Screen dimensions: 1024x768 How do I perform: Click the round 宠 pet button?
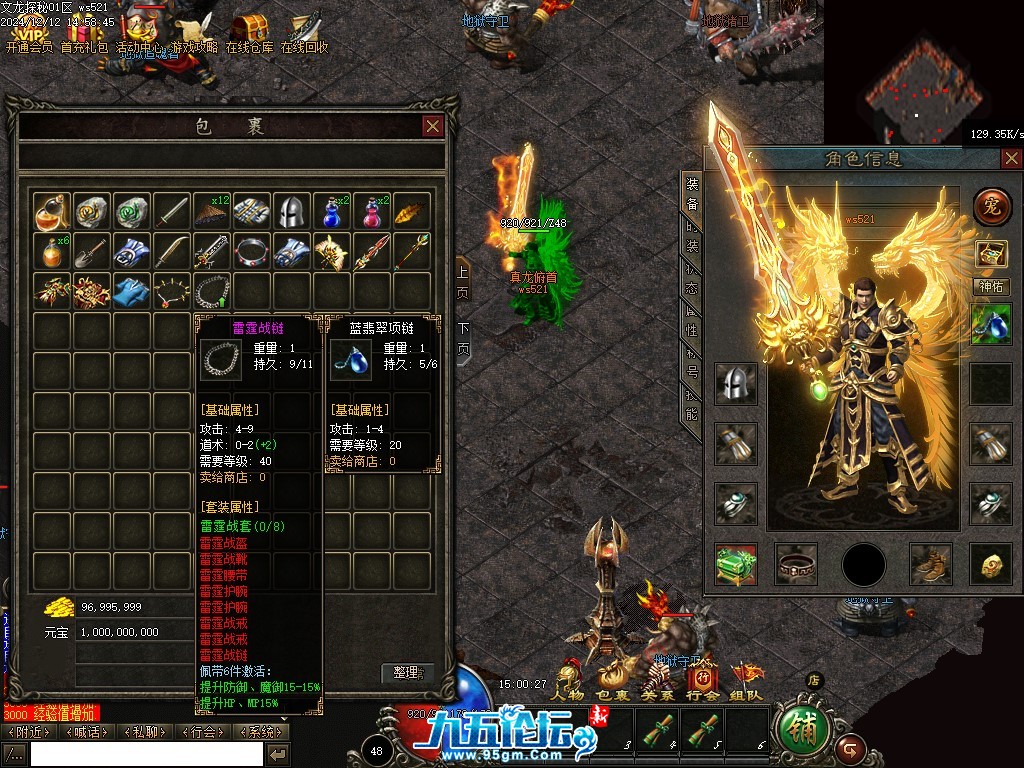click(x=992, y=206)
